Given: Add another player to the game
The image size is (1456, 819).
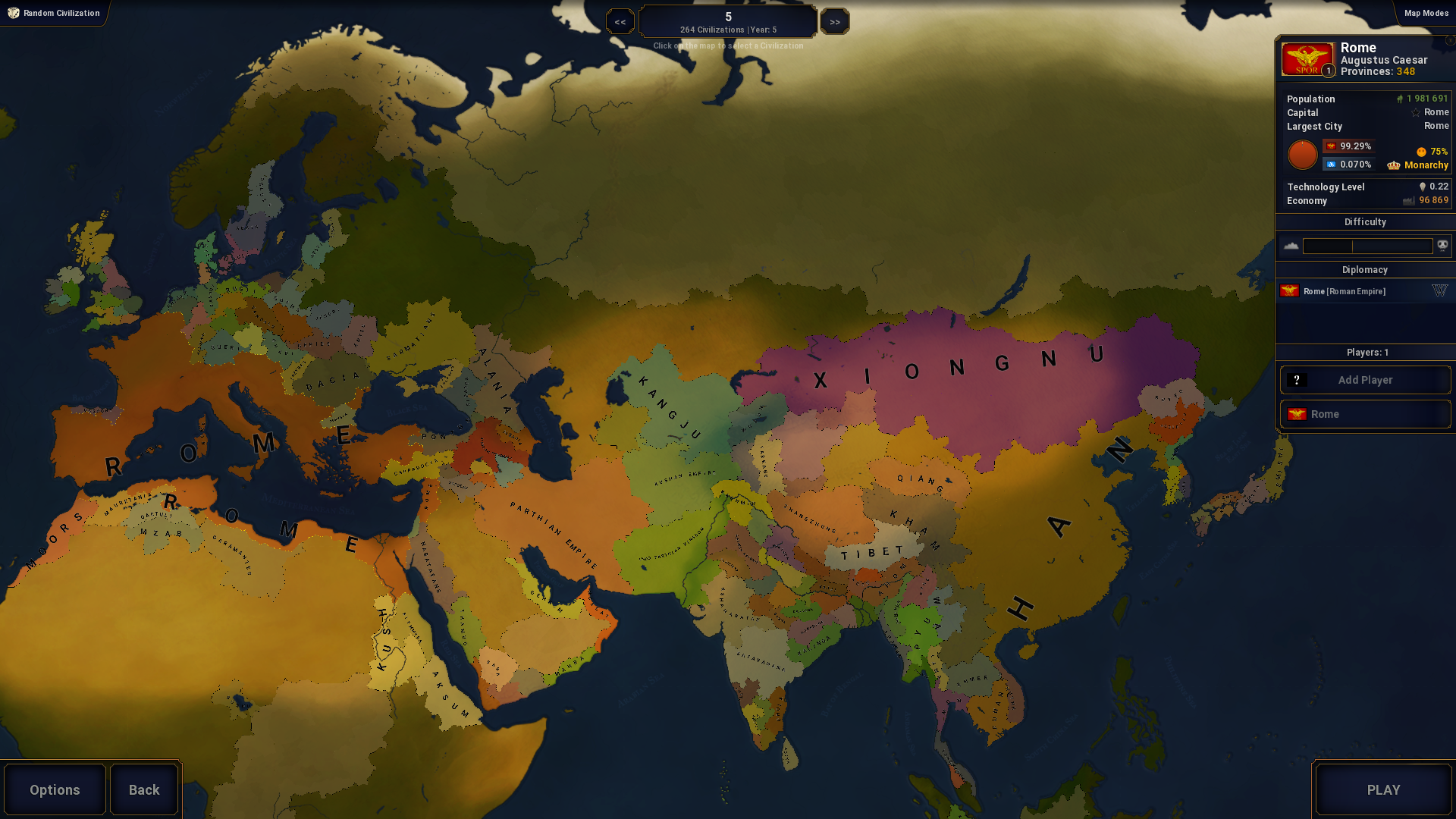Looking at the screenshot, I should [x=1365, y=380].
